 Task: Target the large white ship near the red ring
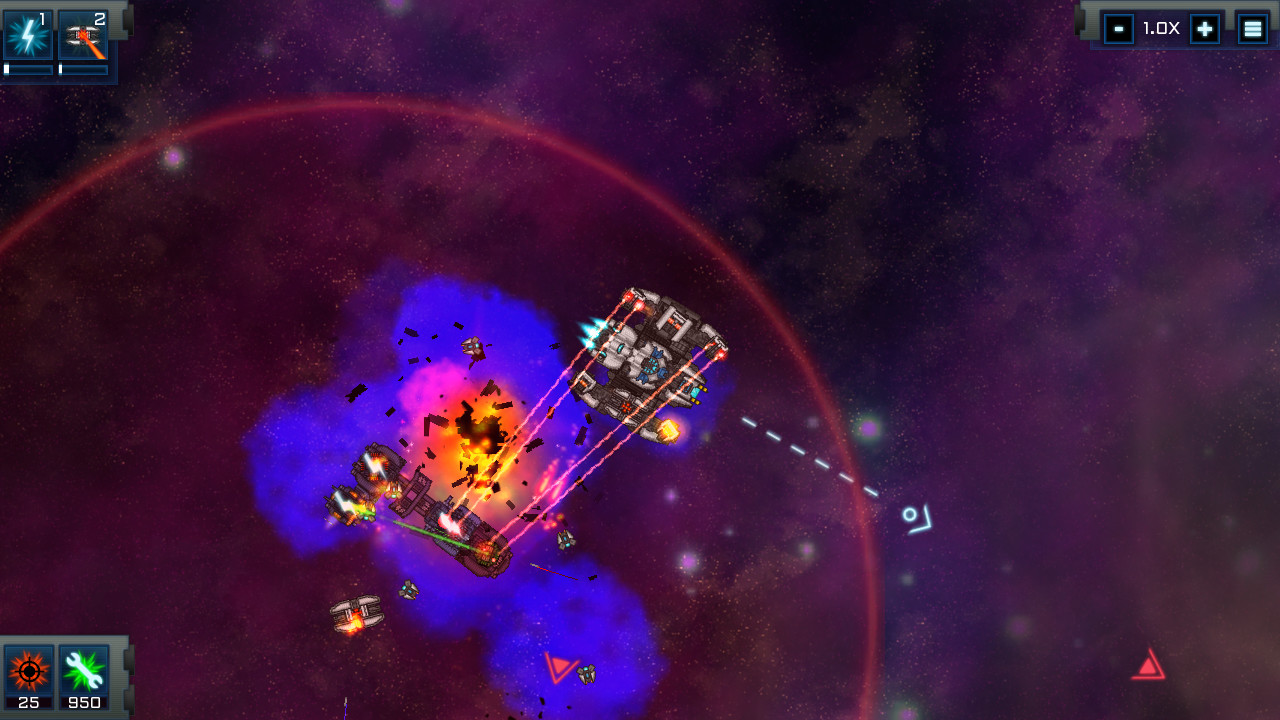coord(651,360)
